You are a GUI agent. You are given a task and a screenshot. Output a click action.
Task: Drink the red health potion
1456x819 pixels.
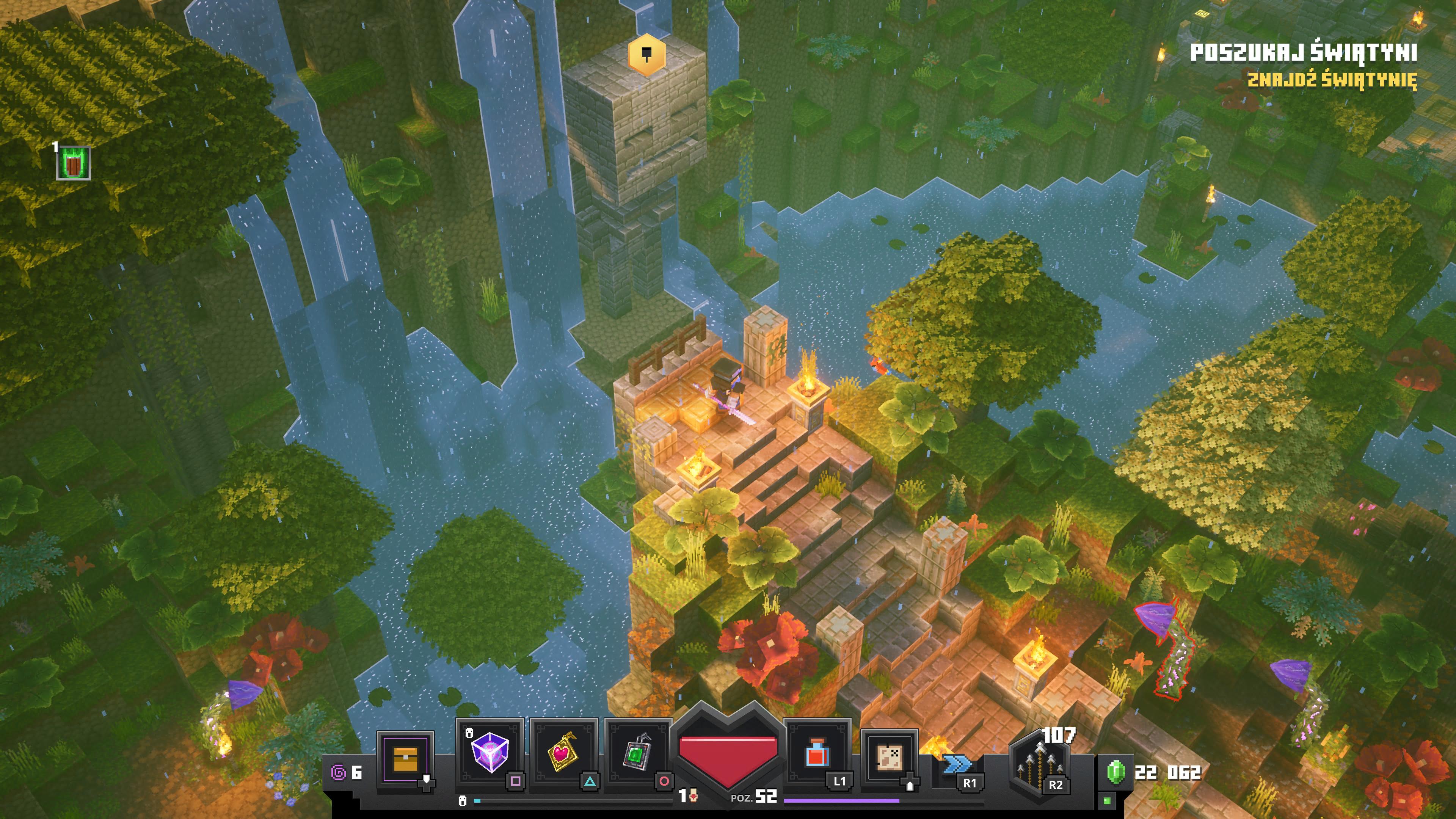pyautogui.click(x=817, y=752)
